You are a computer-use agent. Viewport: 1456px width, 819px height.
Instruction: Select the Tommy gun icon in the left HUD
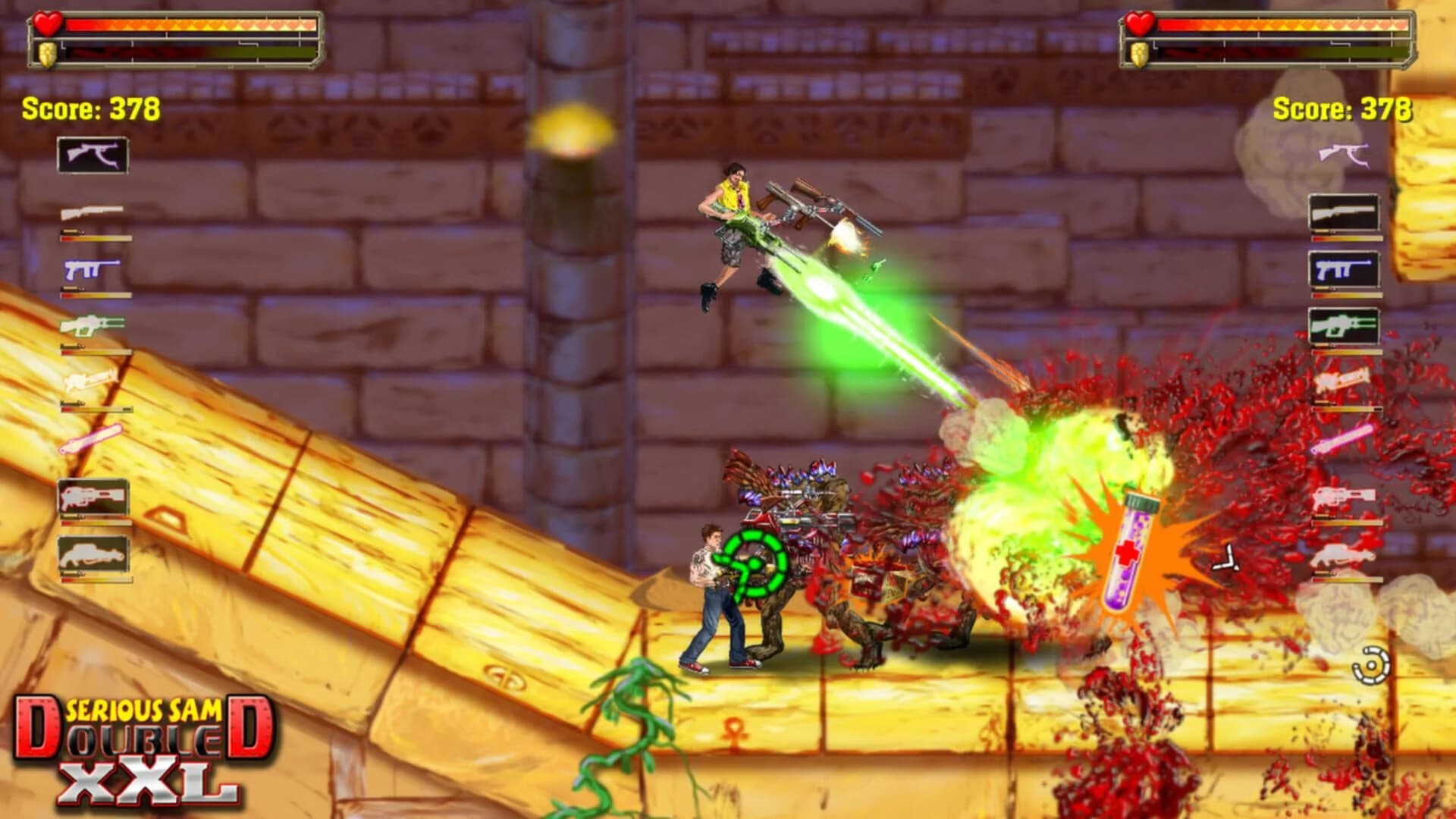[91, 154]
